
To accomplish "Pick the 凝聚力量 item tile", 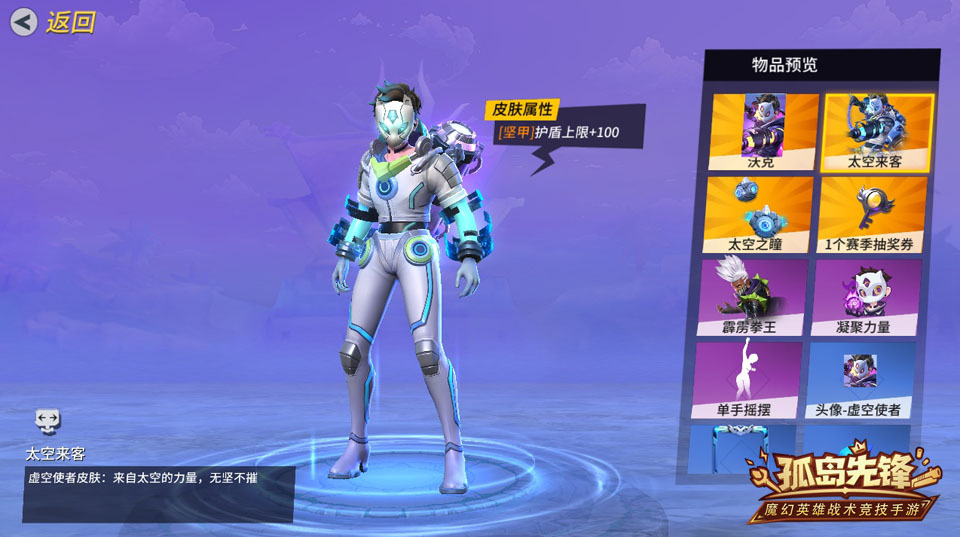I will (x=864, y=297).
